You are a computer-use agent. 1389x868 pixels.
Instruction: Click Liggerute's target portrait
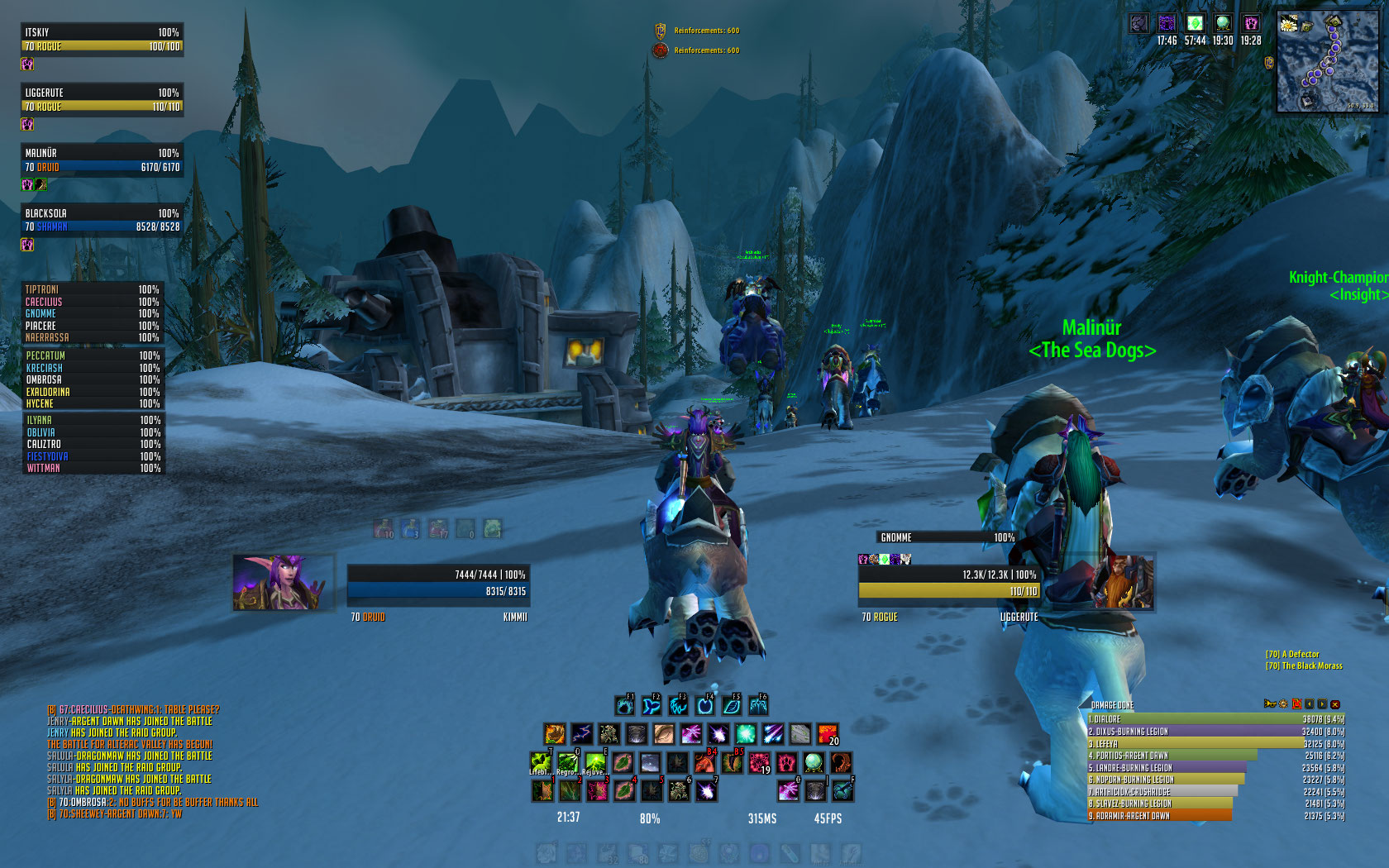point(1124,583)
